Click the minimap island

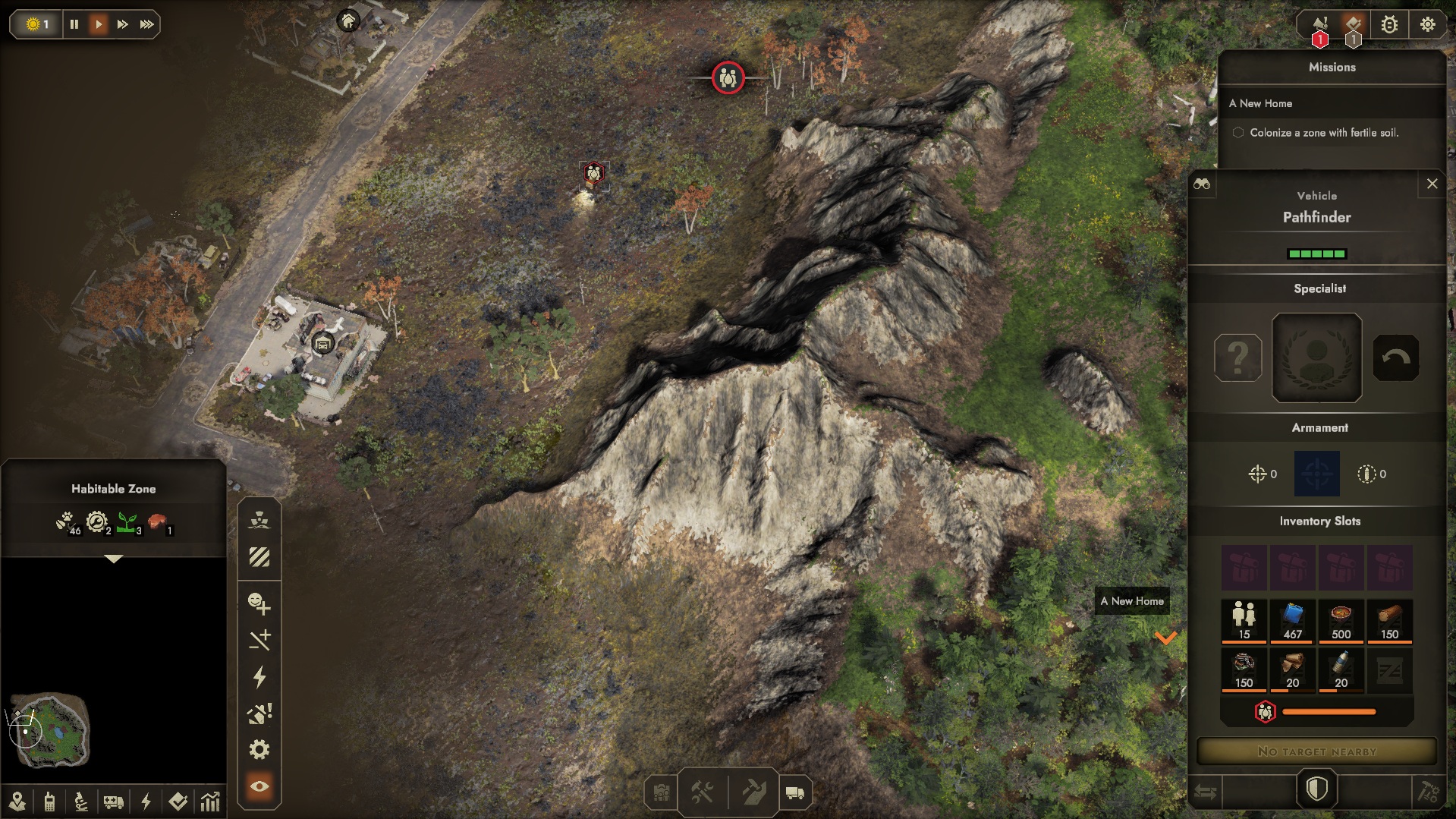(51, 730)
